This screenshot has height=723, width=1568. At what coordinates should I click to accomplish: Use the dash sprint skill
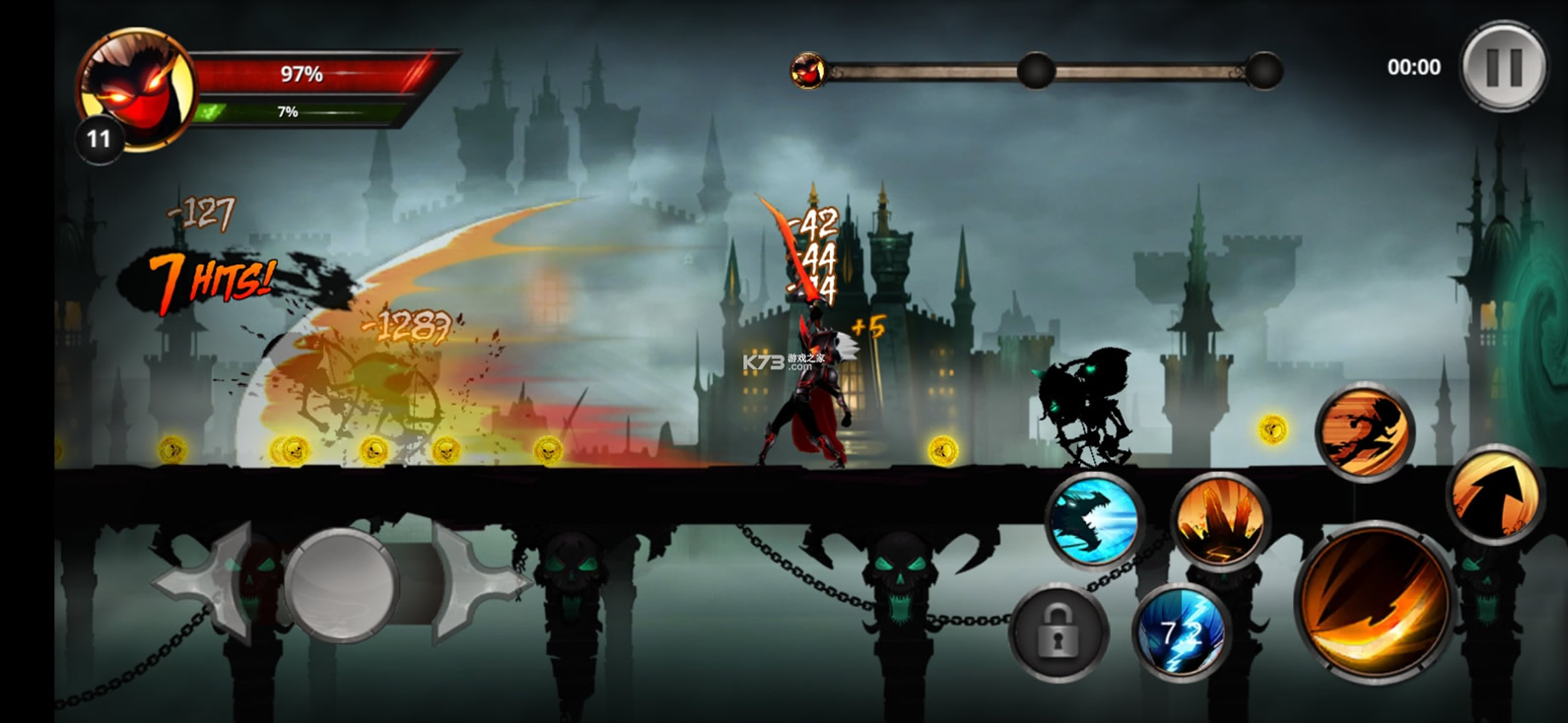point(1365,431)
